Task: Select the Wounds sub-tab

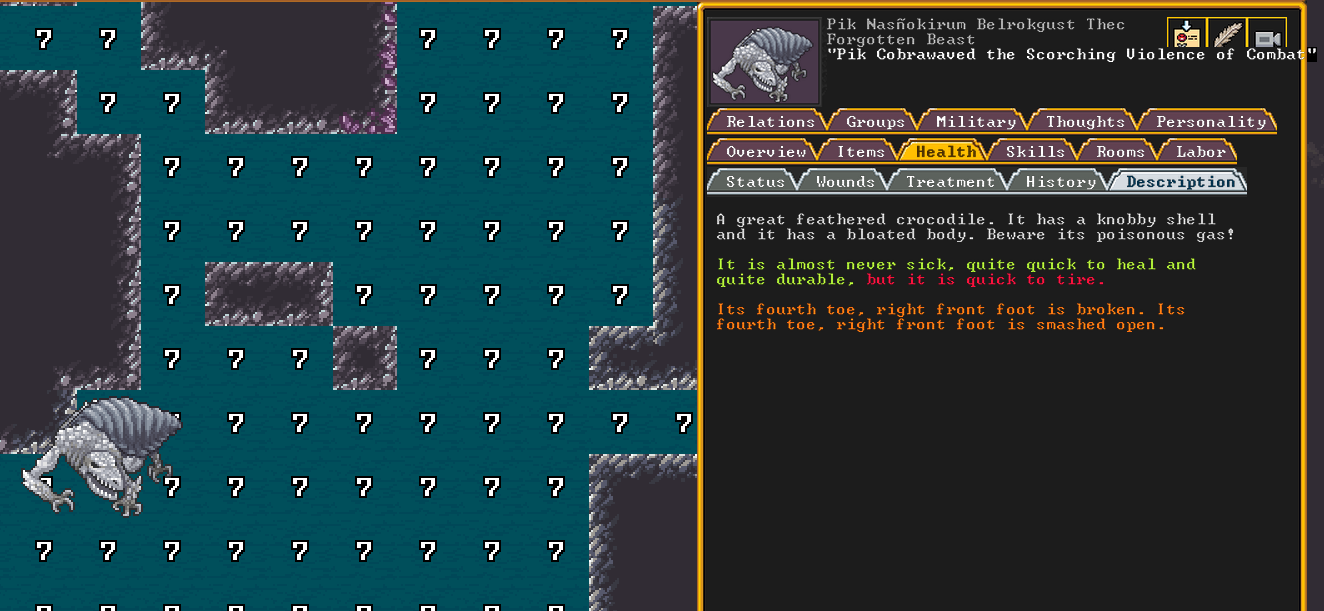Action: (845, 181)
